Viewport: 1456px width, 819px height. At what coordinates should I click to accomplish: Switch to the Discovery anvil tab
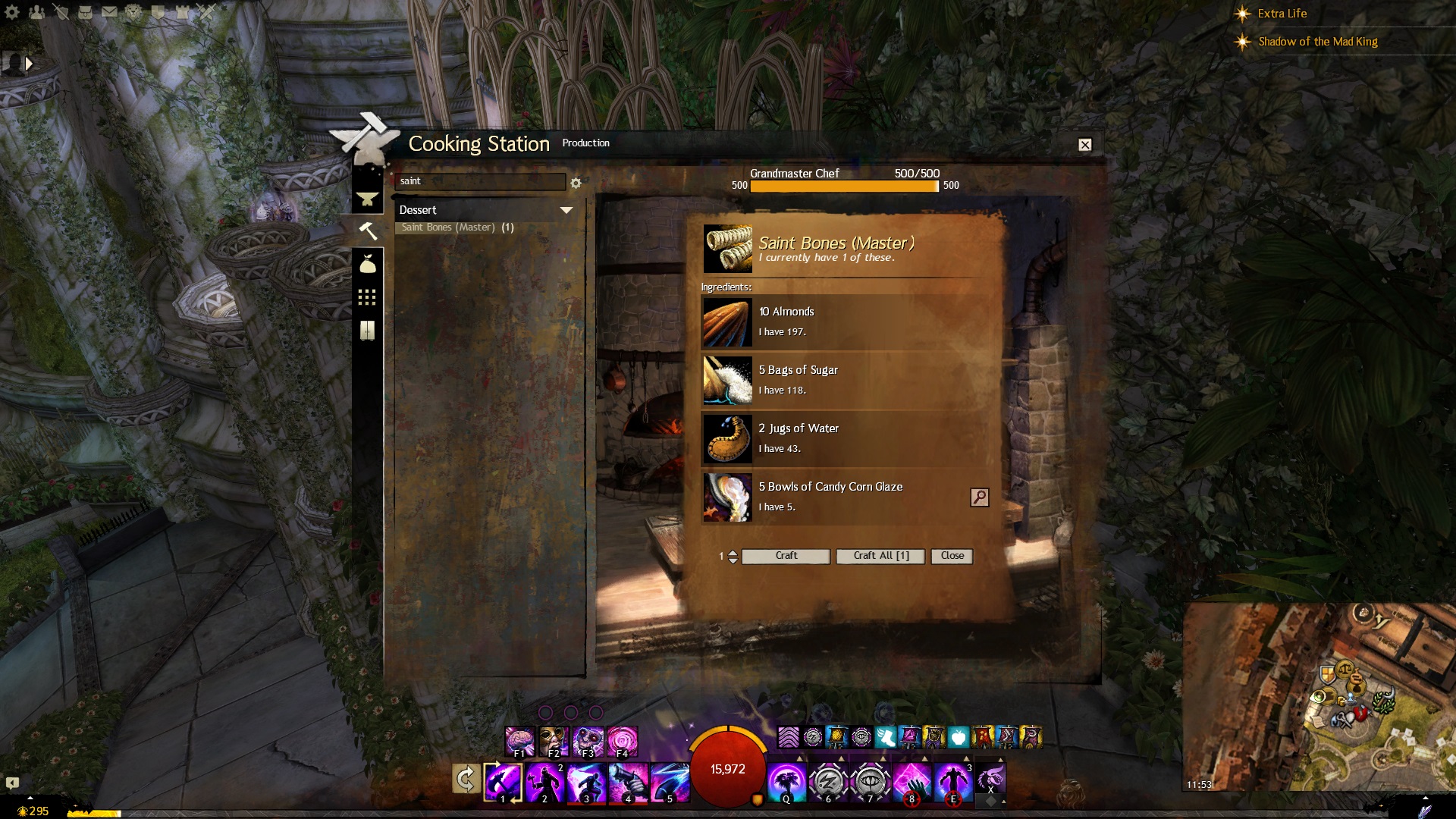pyautogui.click(x=368, y=199)
